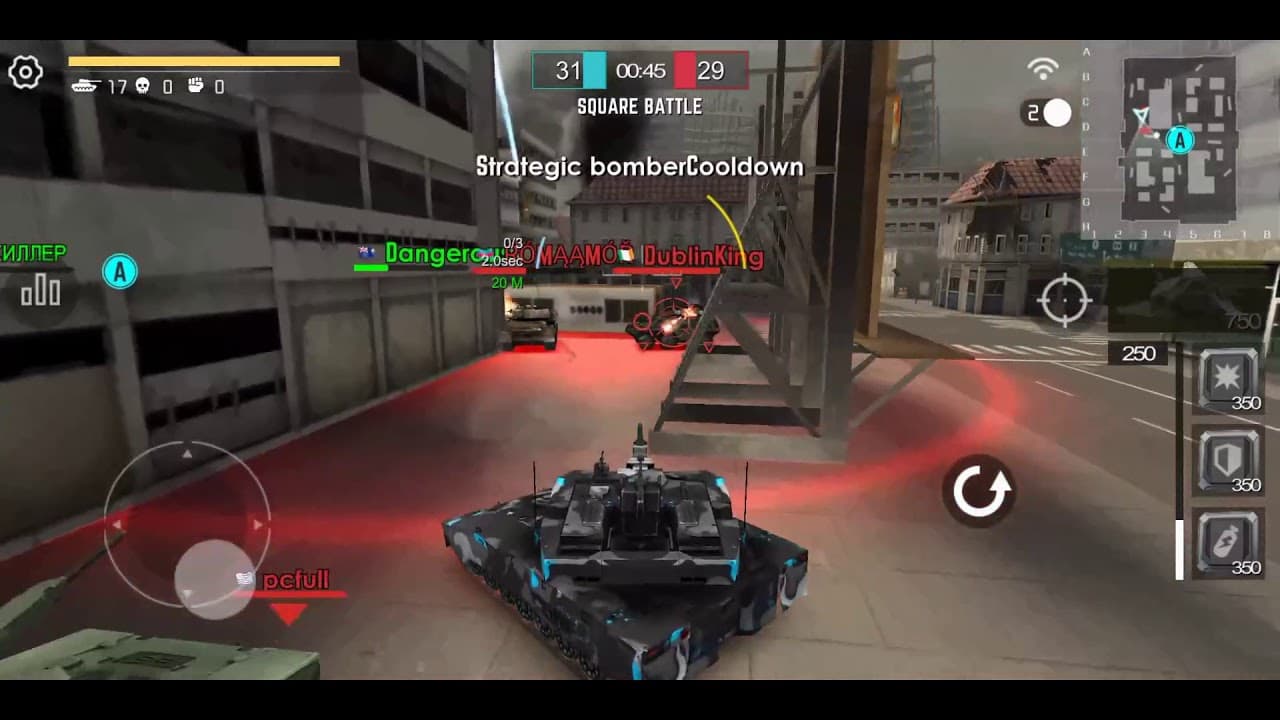1280x720 pixels.
Task: Open the settings gear menu
Action: tap(27, 72)
